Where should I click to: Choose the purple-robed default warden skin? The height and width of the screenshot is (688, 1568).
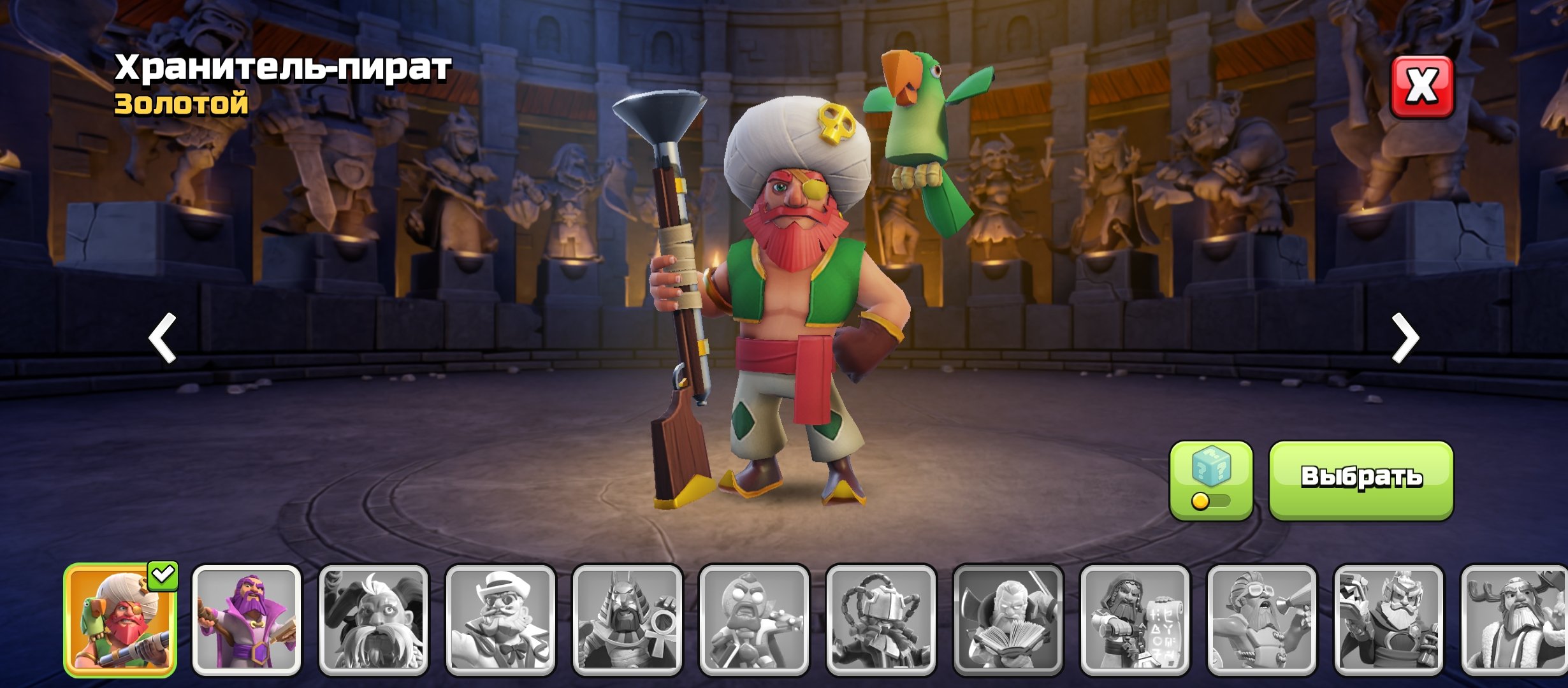tap(247, 620)
